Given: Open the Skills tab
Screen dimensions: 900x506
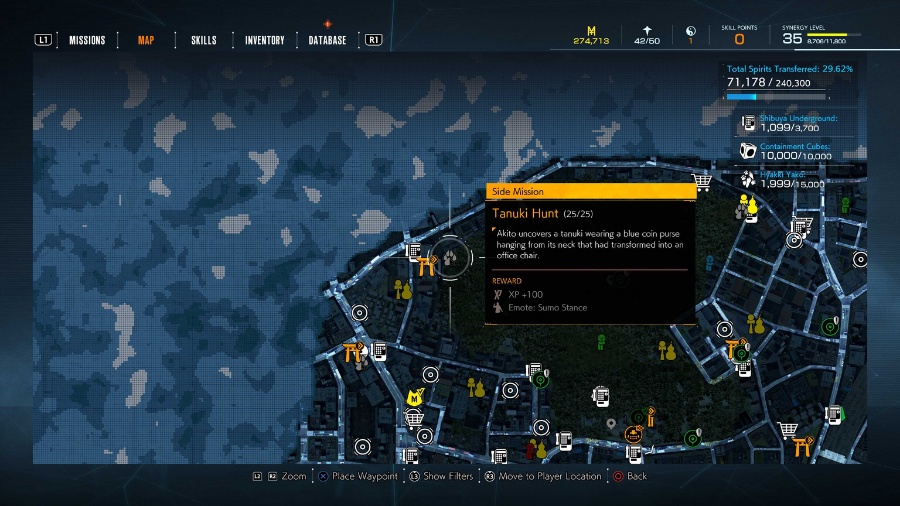Looking at the screenshot, I should point(204,40).
